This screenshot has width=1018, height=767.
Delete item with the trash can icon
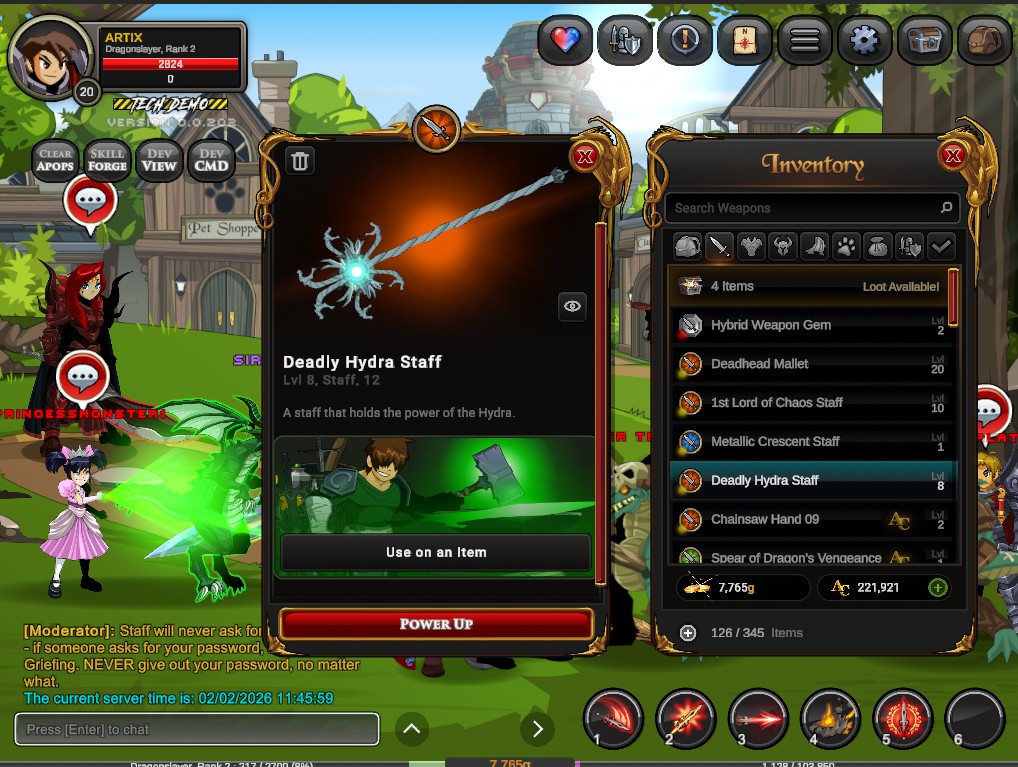(x=300, y=161)
